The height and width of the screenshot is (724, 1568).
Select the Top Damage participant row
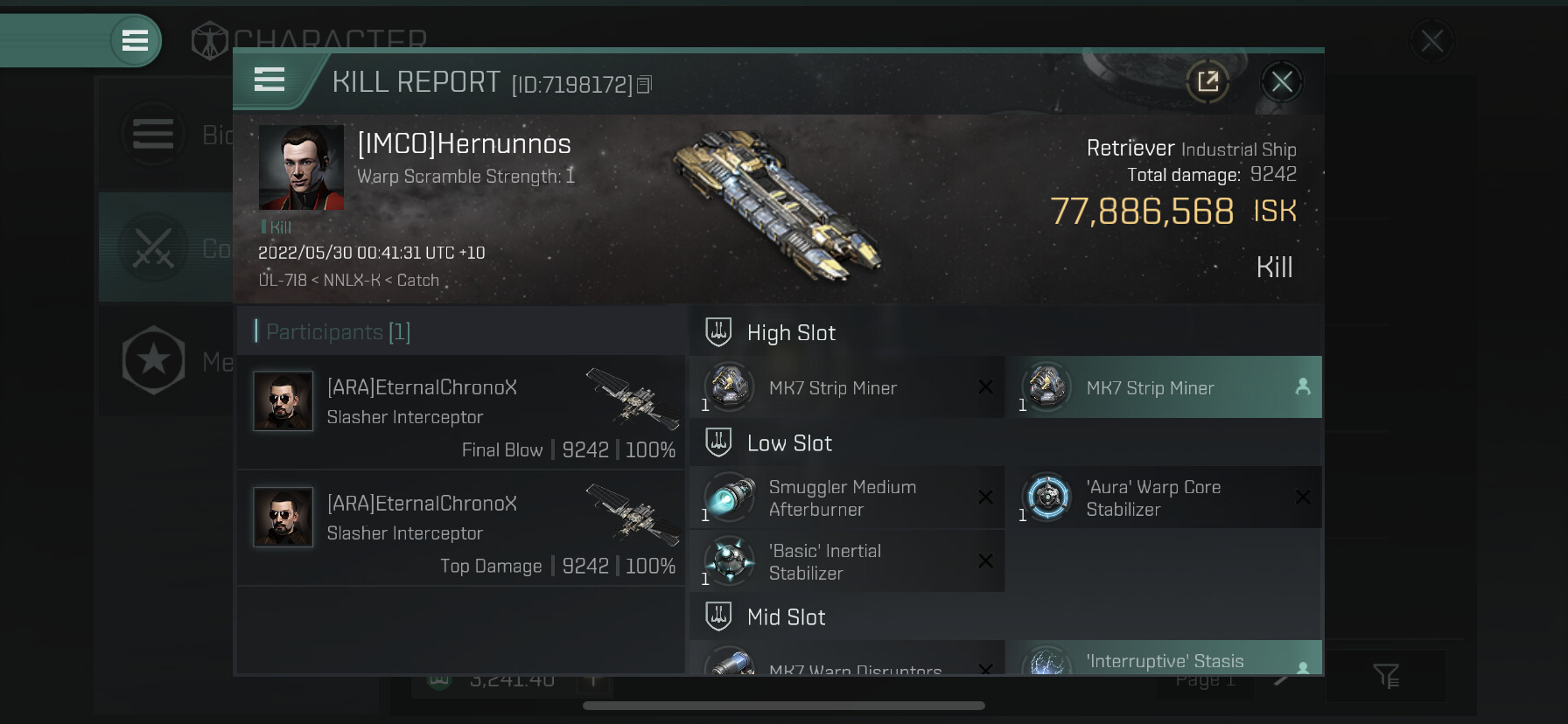[x=460, y=529]
